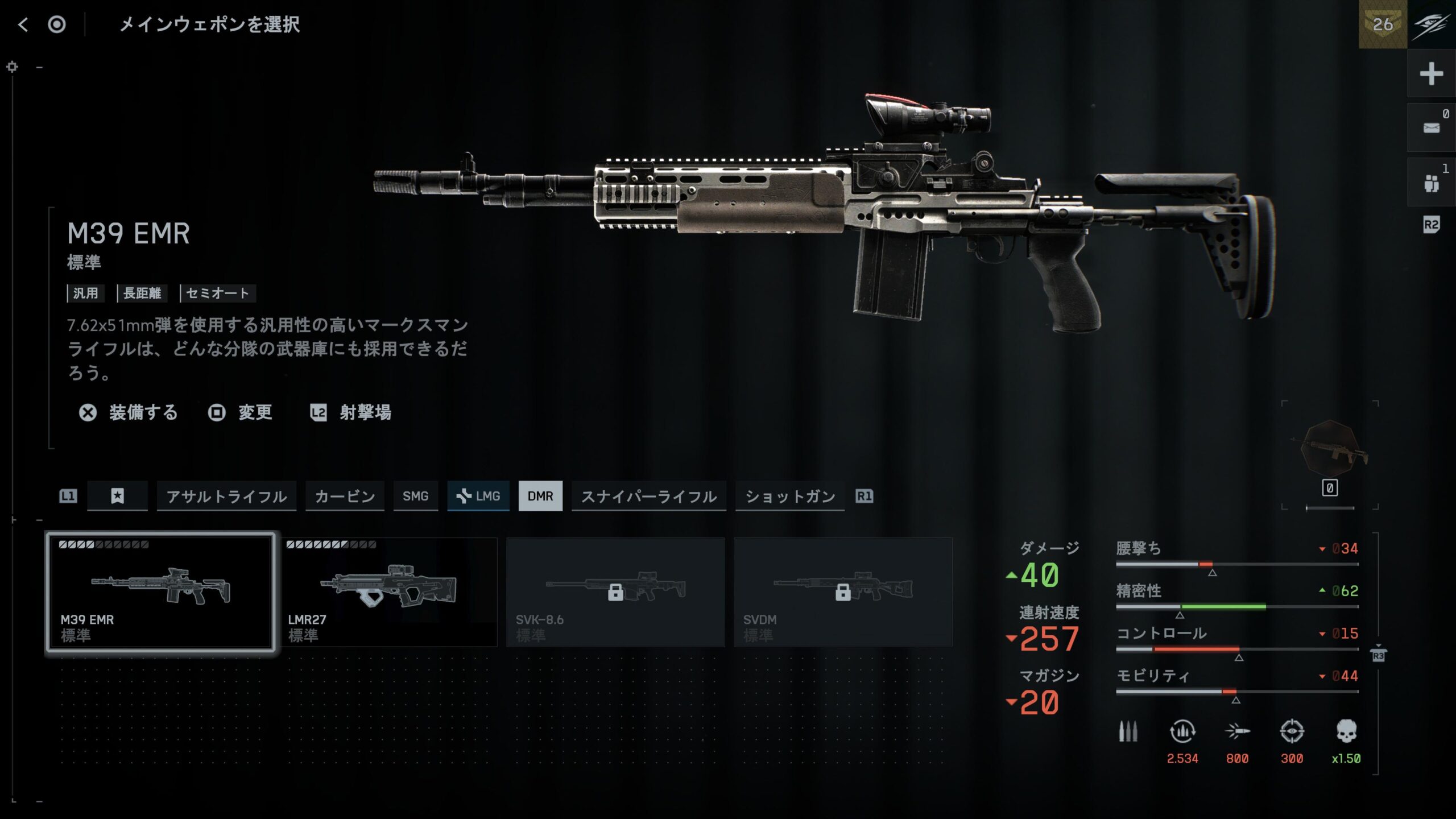This screenshot has width=1456, height=819.
Task: Open the 変更 modify option
Action: (x=241, y=412)
